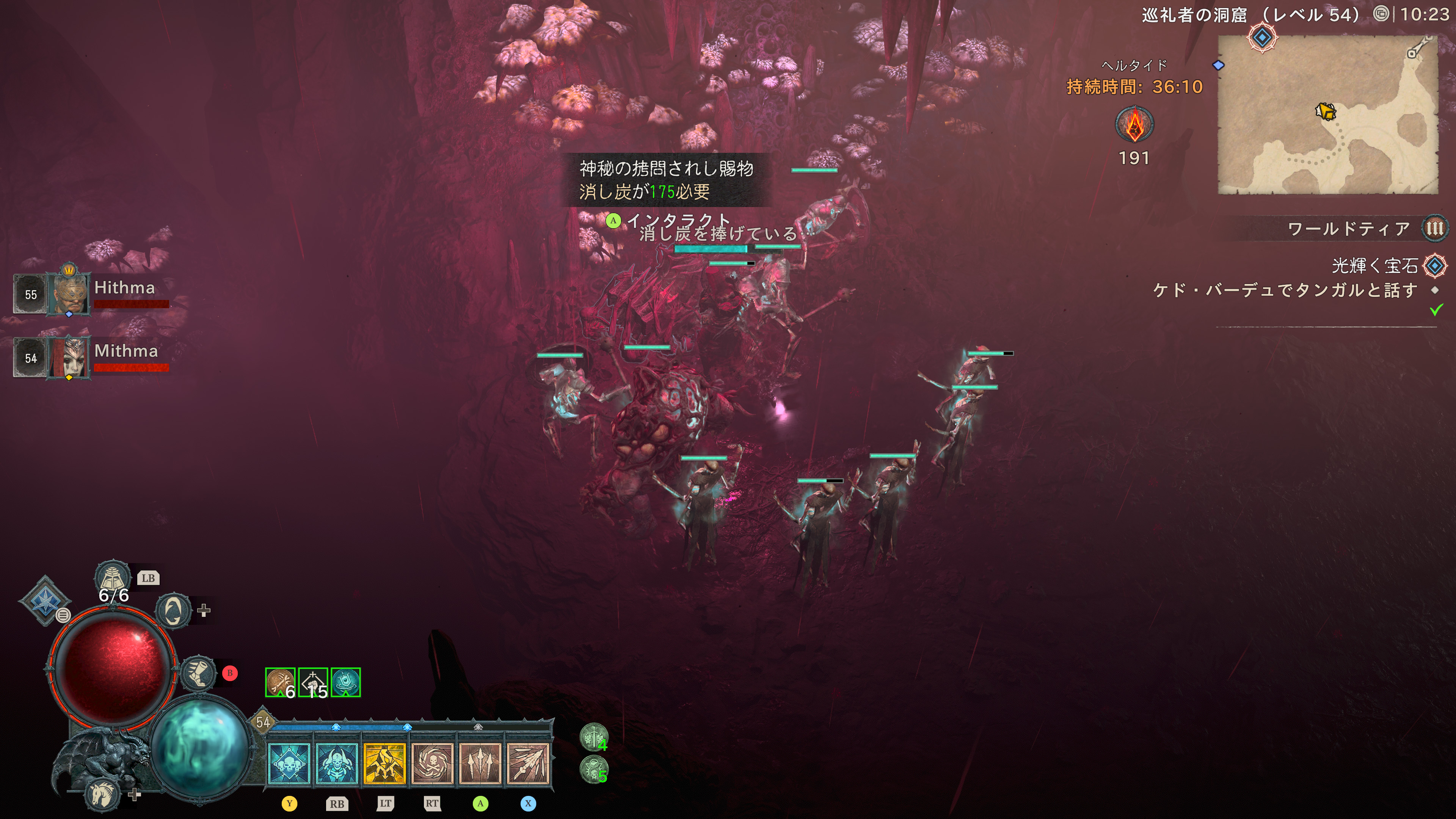1456x819 pixels.
Task: Trigger the winged-boot evade icon
Action: [x=199, y=673]
